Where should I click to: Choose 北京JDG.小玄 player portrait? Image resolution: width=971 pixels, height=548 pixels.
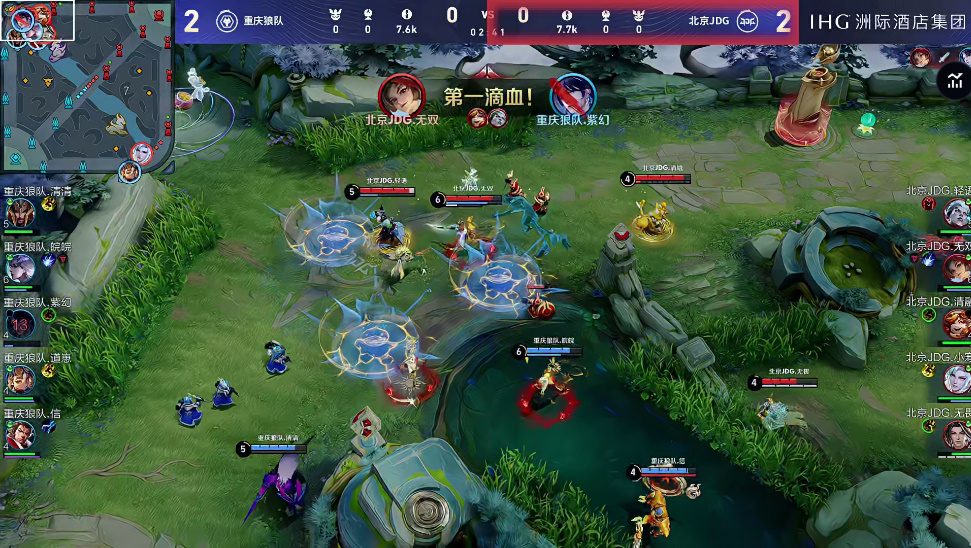click(956, 378)
